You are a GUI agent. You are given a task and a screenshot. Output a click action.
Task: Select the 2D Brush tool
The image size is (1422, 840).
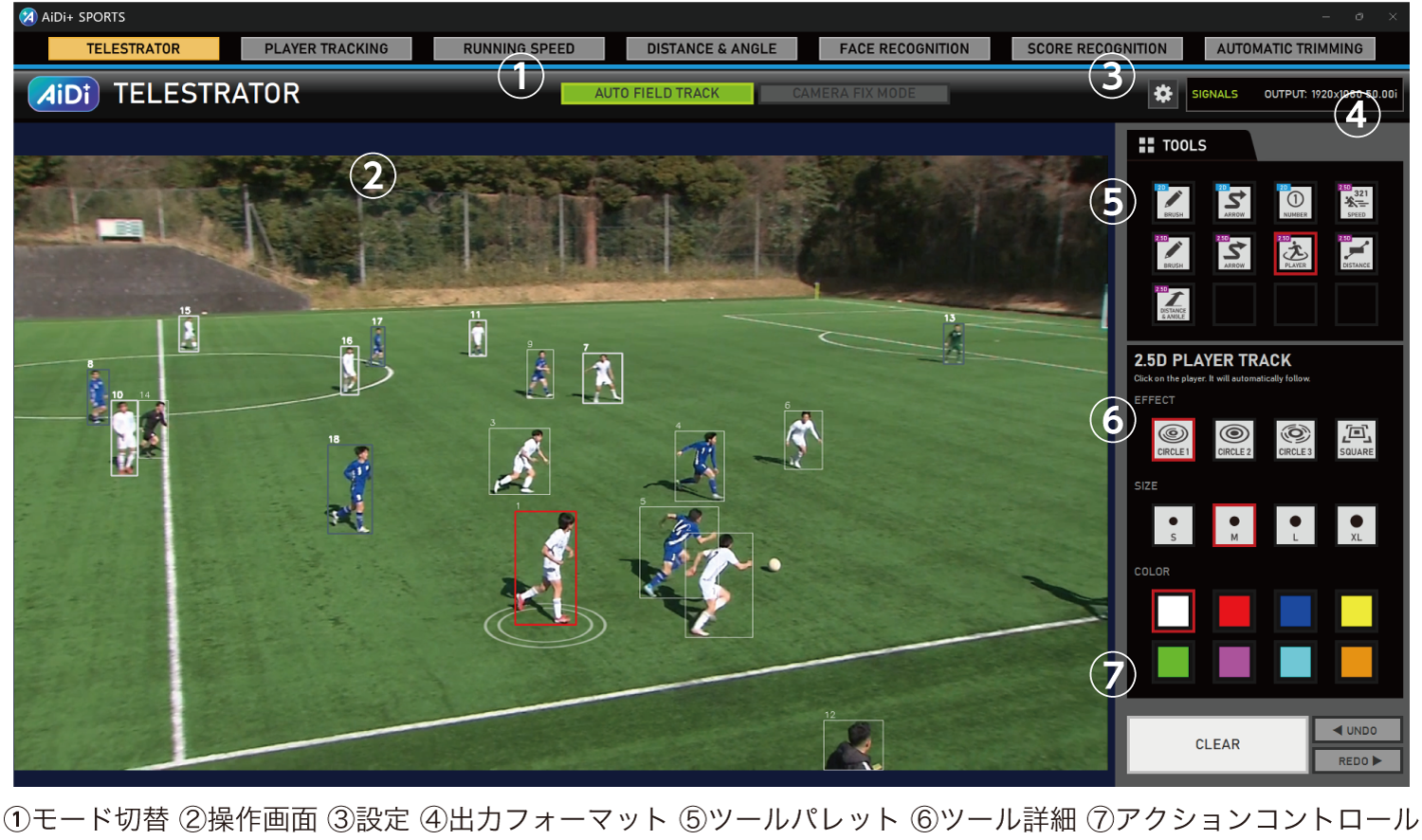(x=1173, y=202)
